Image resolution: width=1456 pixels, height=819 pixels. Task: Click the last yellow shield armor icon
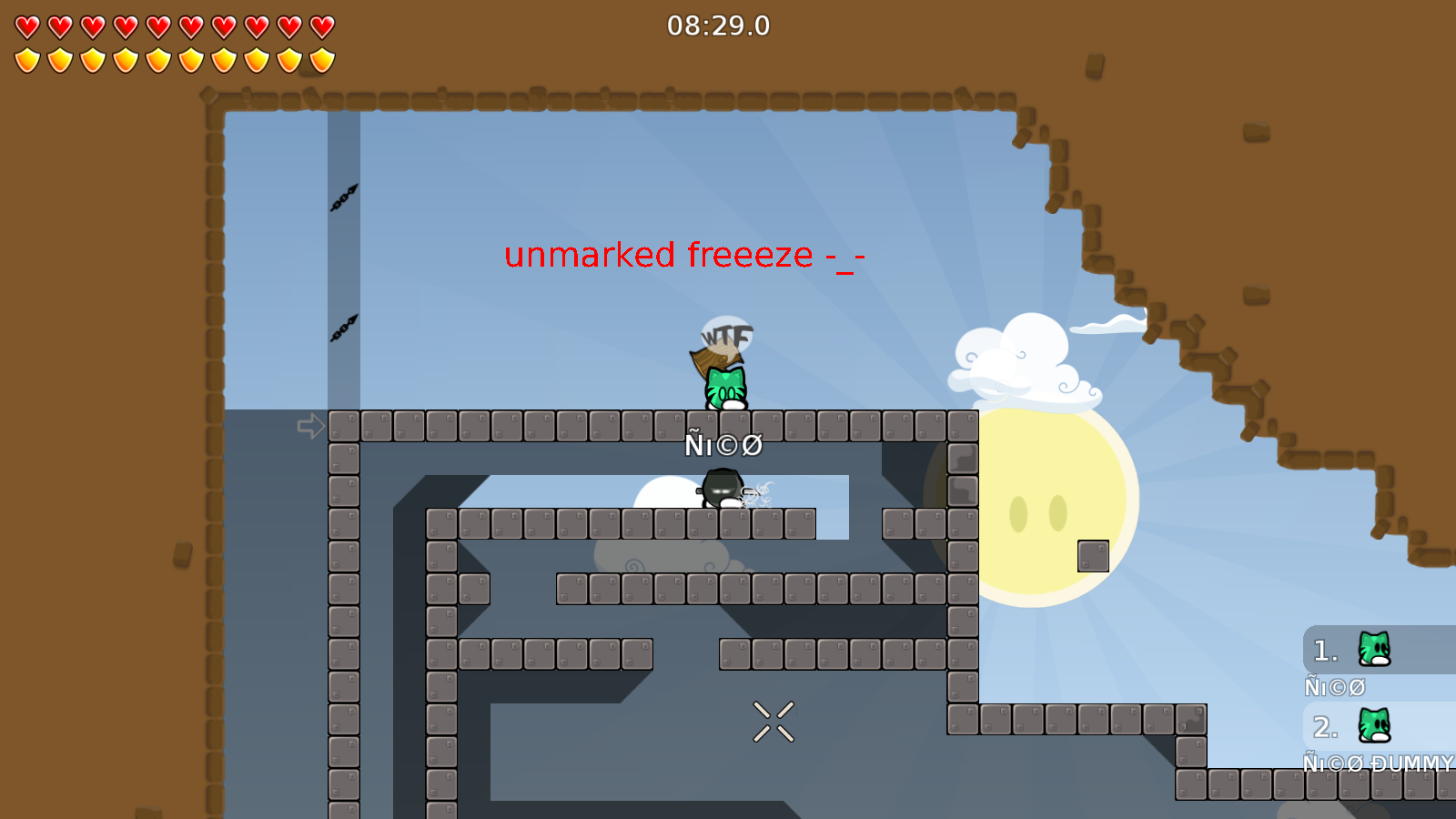[320, 58]
